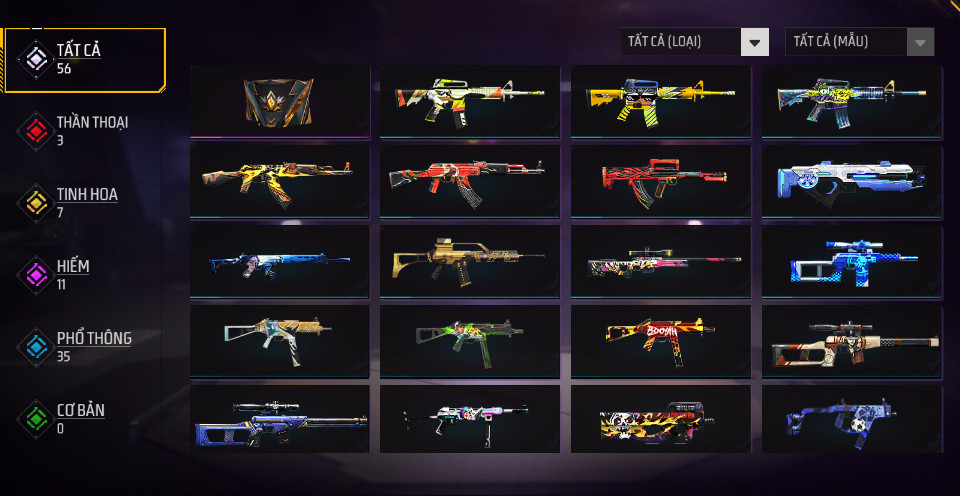Screen dimensions: 960x496
Task: Select the yellow and black AK skin
Action: [x=279, y=180]
